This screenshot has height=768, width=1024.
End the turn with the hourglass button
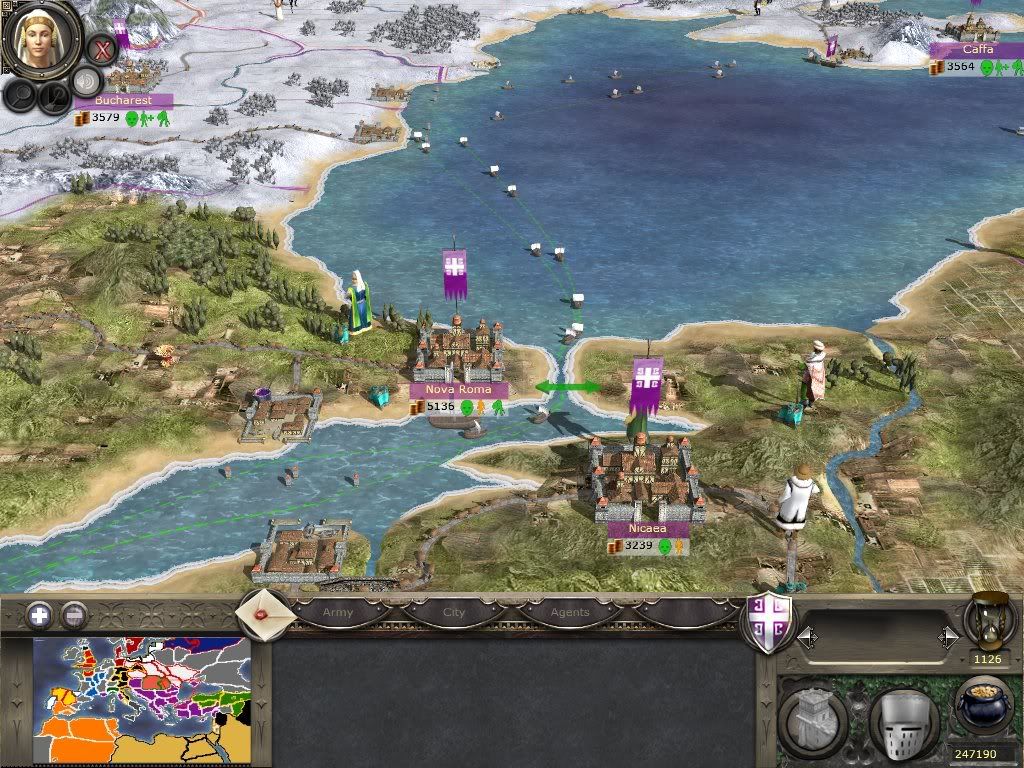pyautogui.click(x=990, y=620)
